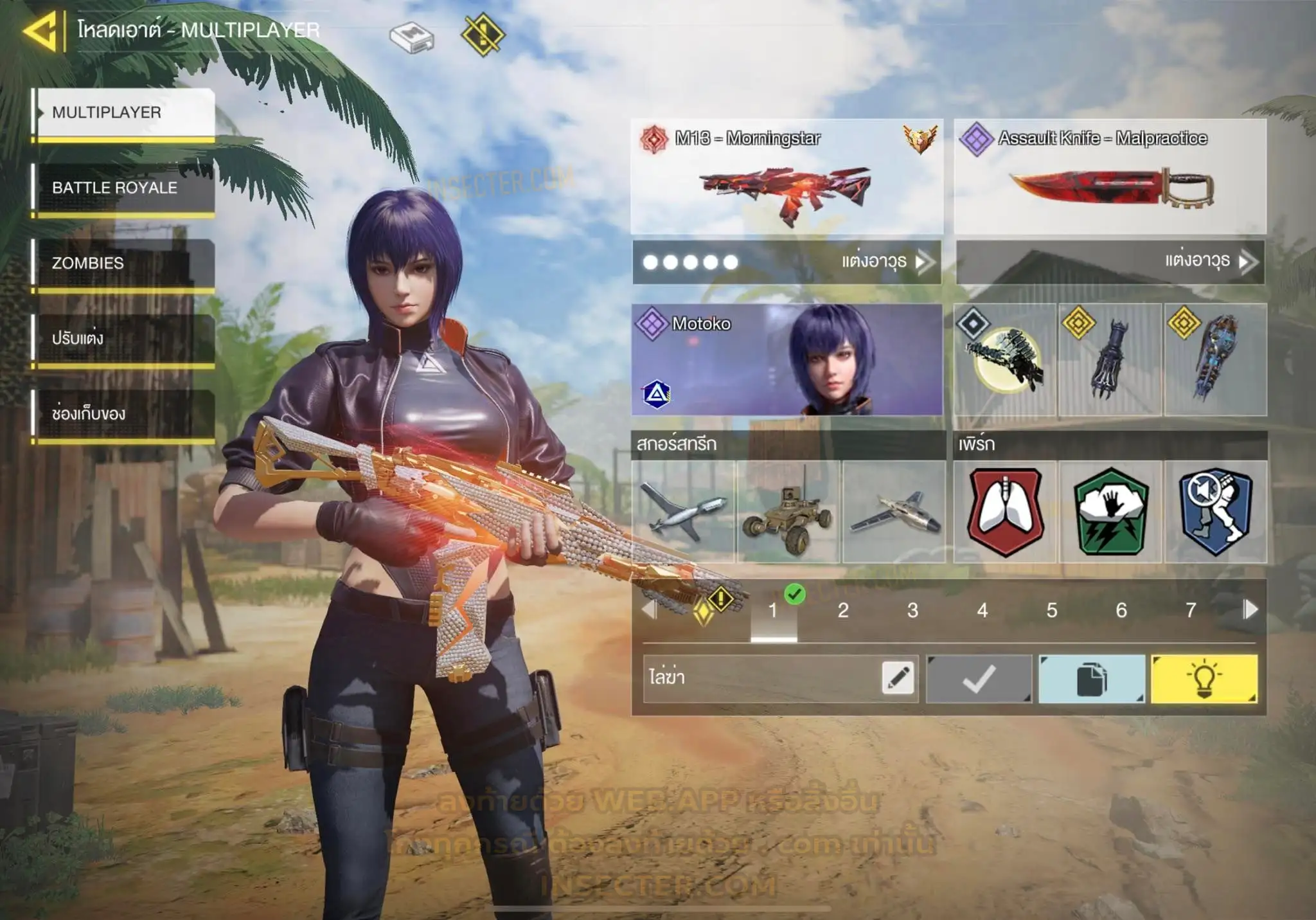Select the armored buggy scorestreak
Image resolution: width=1316 pixels, height=920 pixels.
tap(788, 512)
